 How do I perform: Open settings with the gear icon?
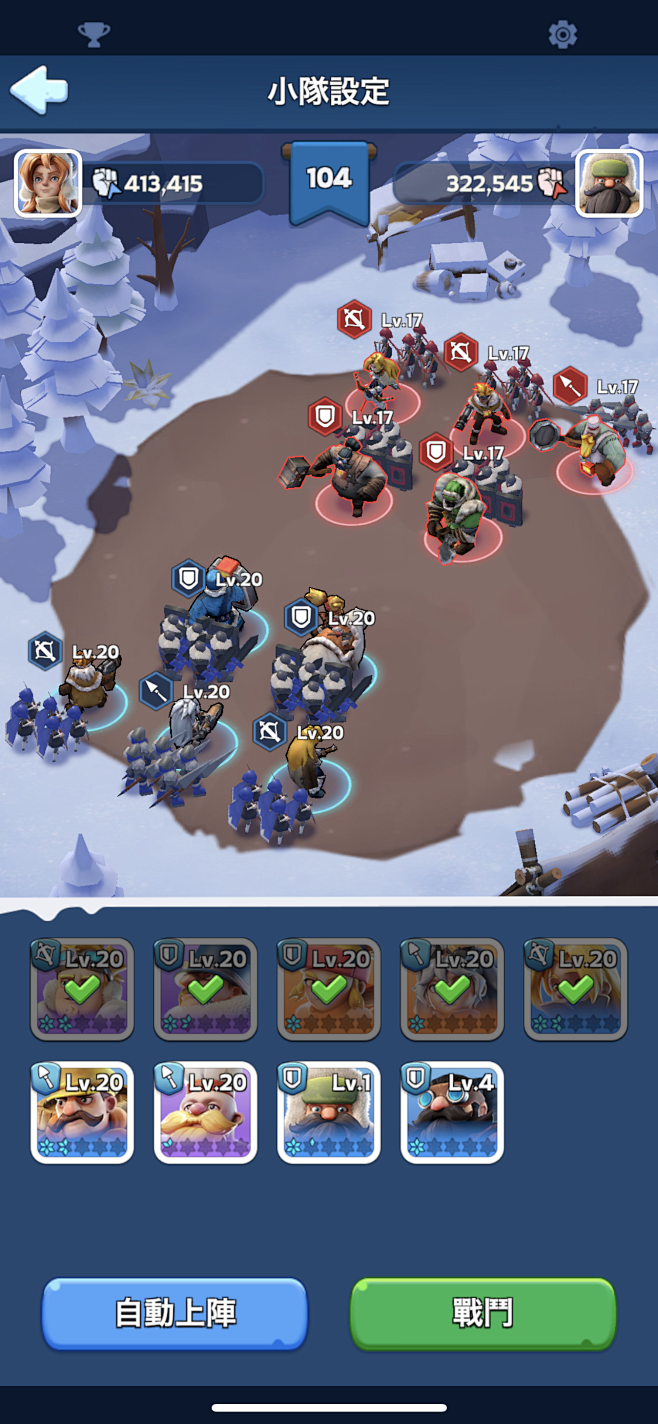pyautogui.click(x=563, y=35)
